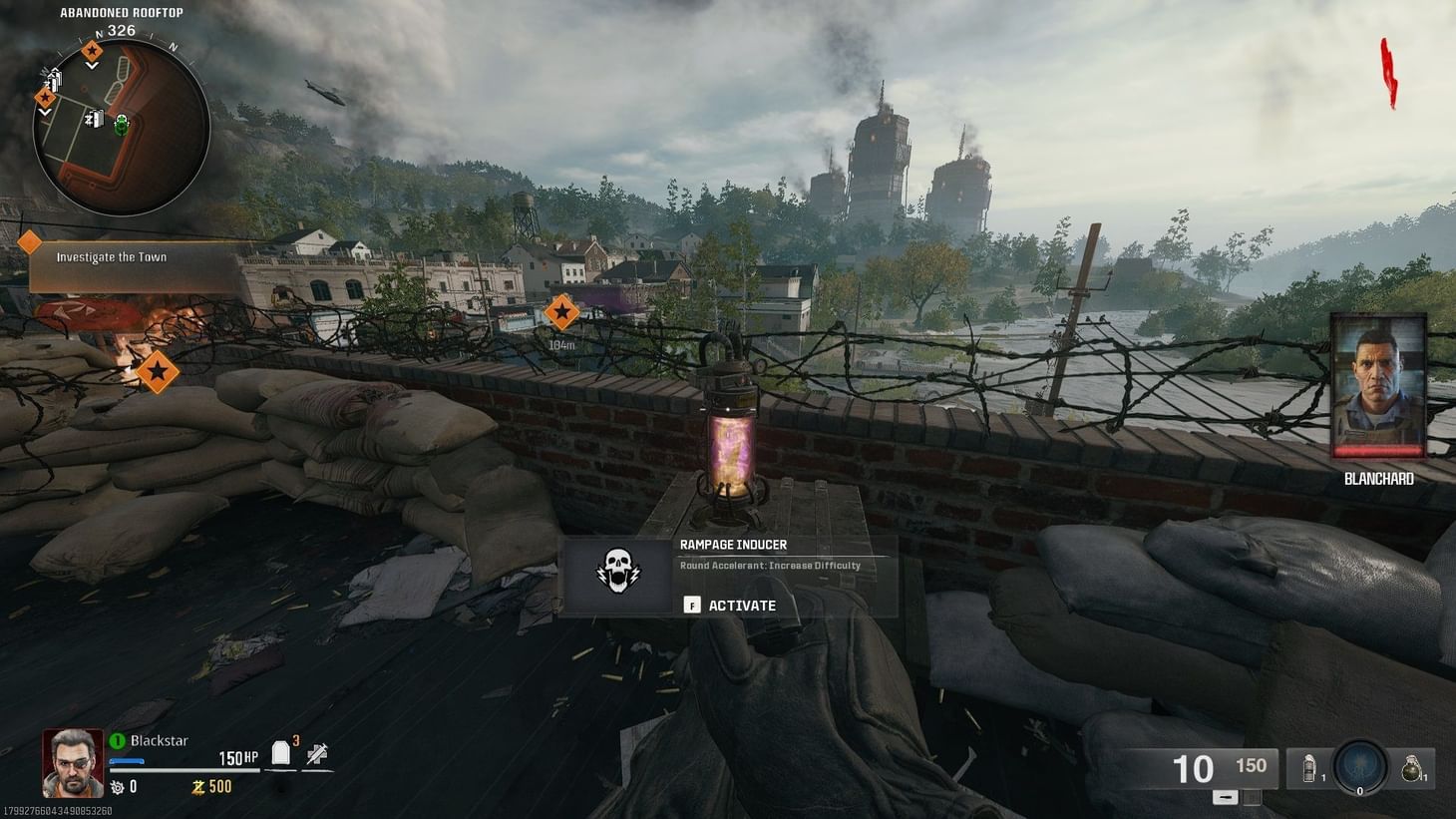Click the 150HP health readout

tap(236, 755)
